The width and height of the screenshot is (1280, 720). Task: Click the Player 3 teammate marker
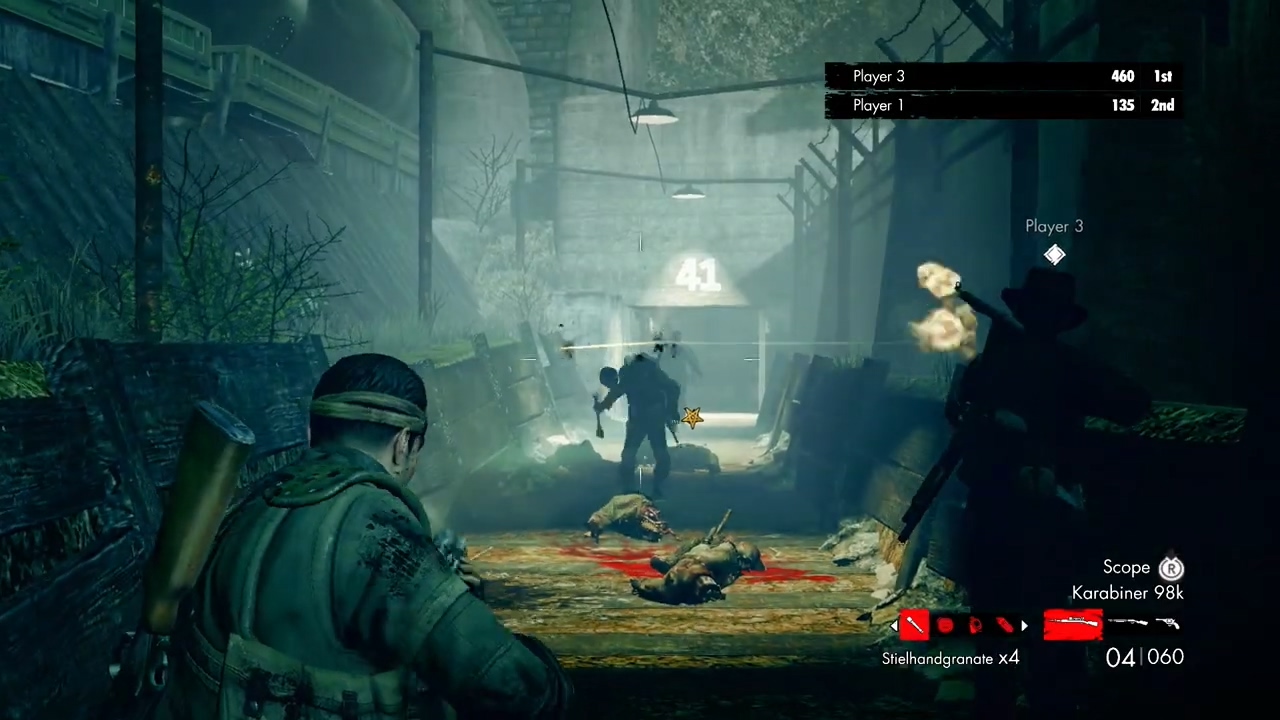[x=1054, y=255]
